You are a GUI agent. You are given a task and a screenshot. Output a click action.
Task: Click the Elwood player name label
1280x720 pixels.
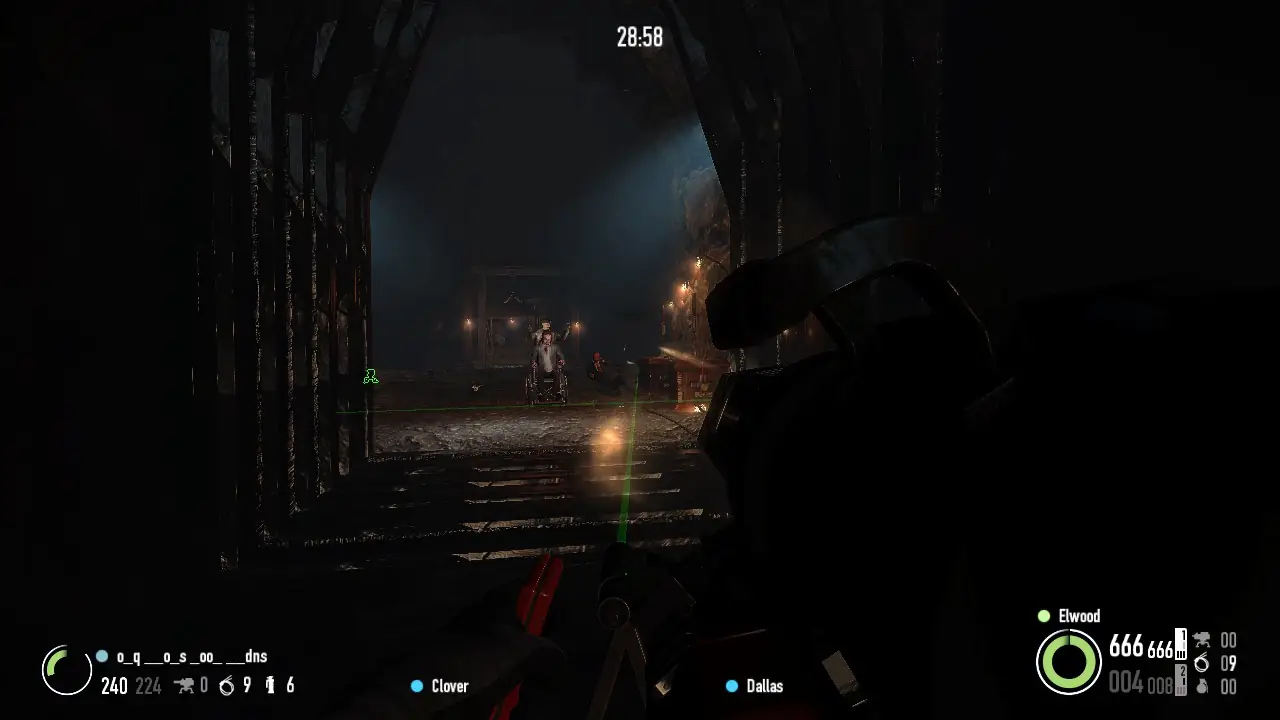point(1078,616)
